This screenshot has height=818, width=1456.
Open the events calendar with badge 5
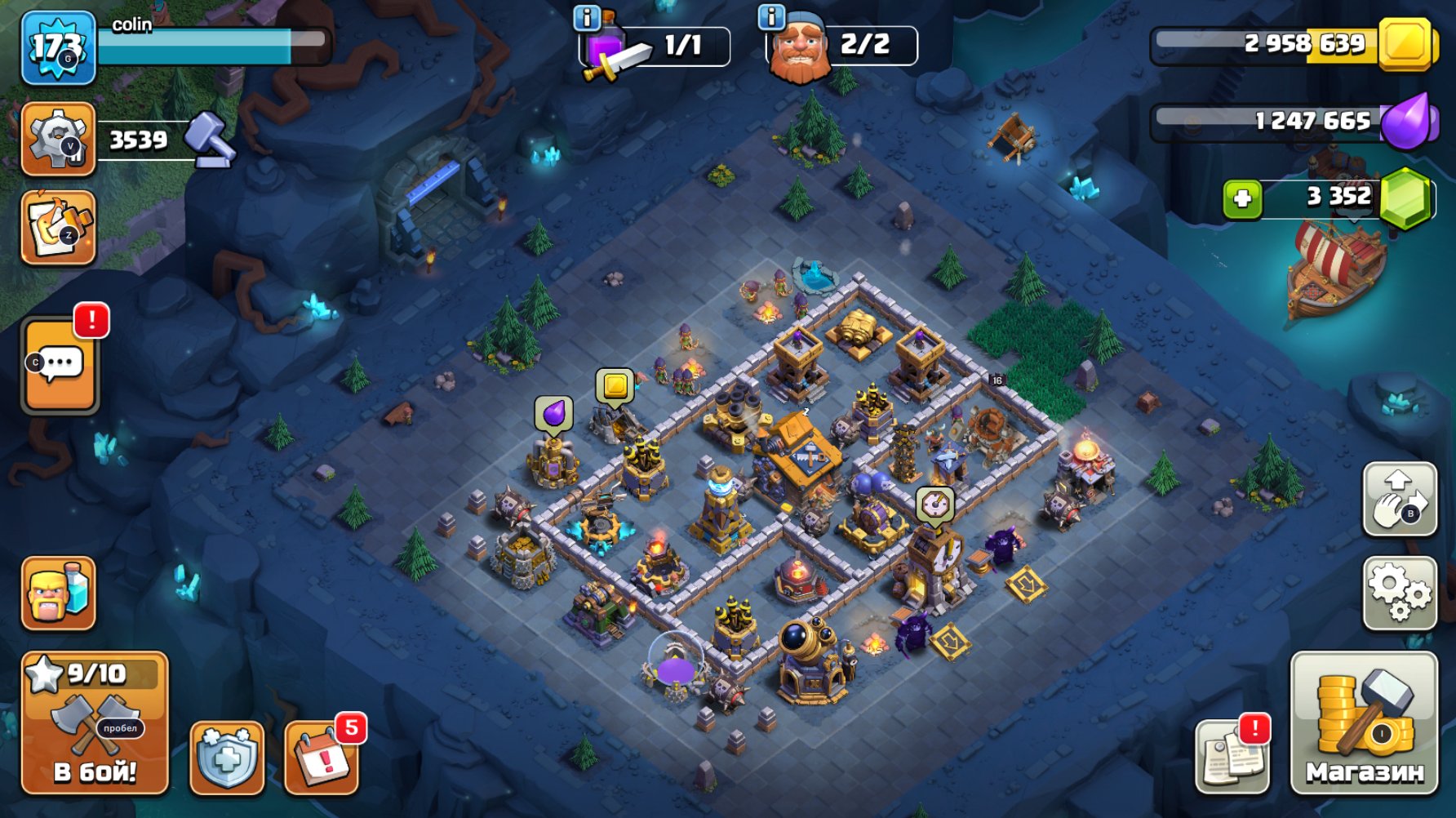pos(325,758)
